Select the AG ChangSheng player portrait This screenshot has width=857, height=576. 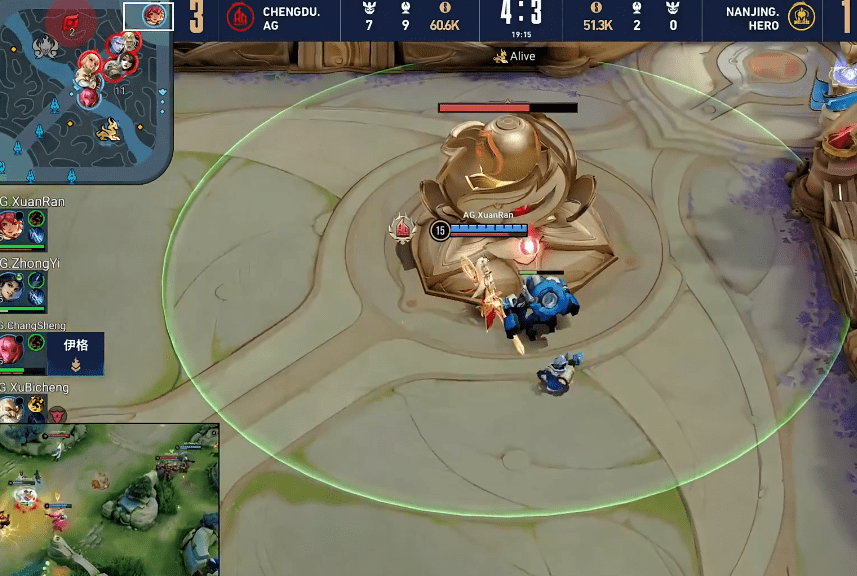12,351
